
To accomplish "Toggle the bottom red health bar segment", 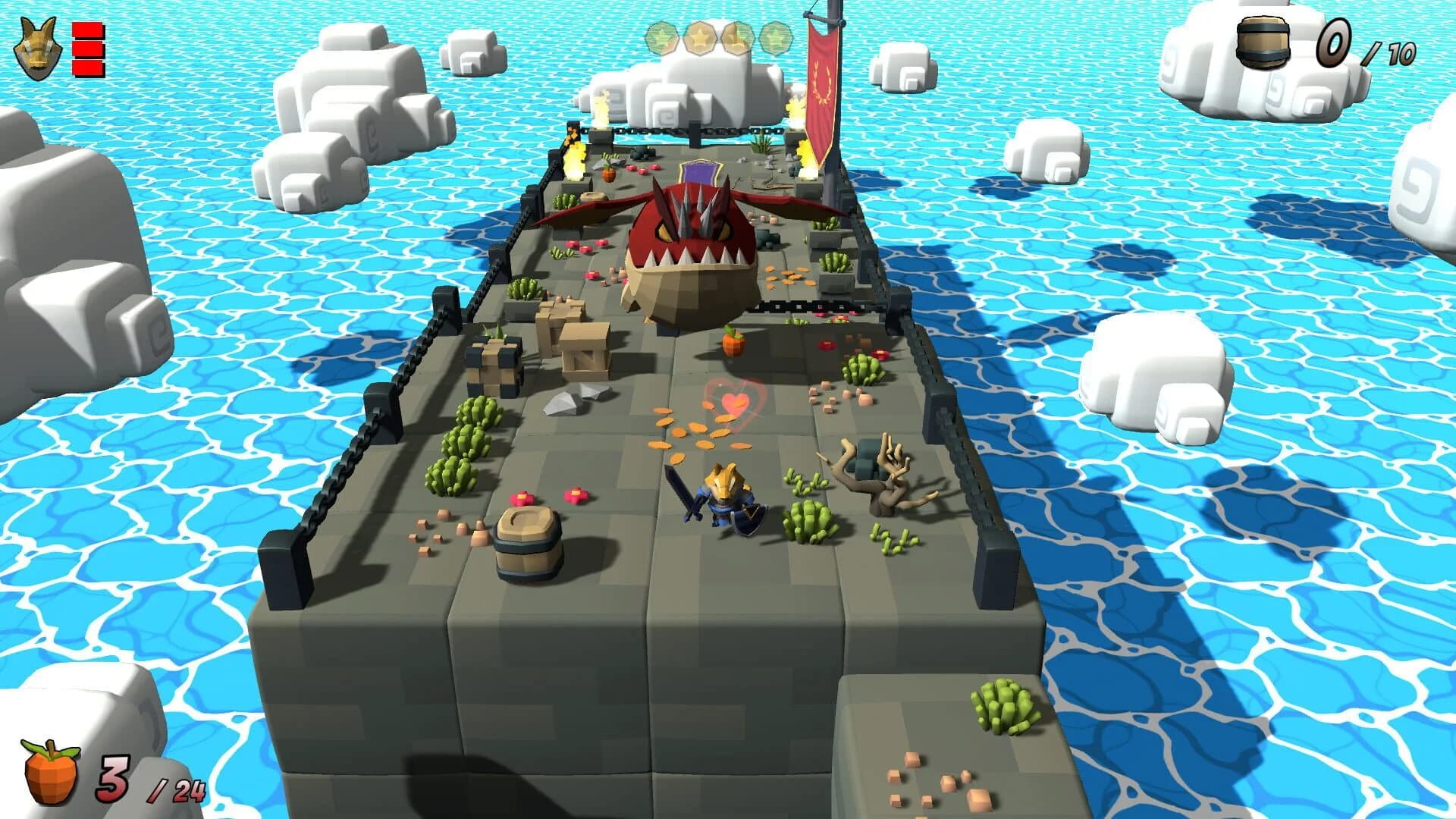I will [x=86, y=66].
